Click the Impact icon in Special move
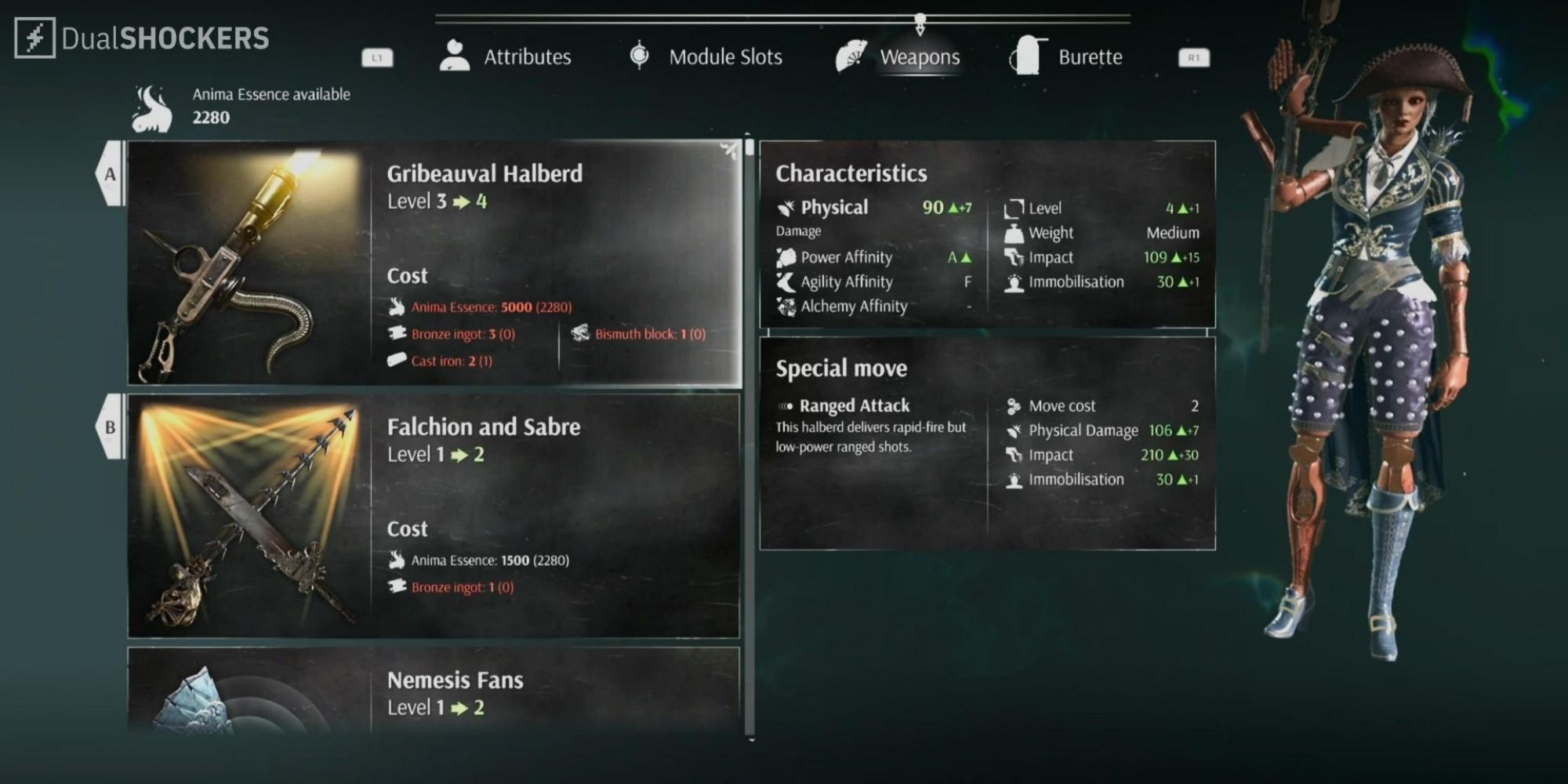Screen dimensions: 1568x784 1014,454
